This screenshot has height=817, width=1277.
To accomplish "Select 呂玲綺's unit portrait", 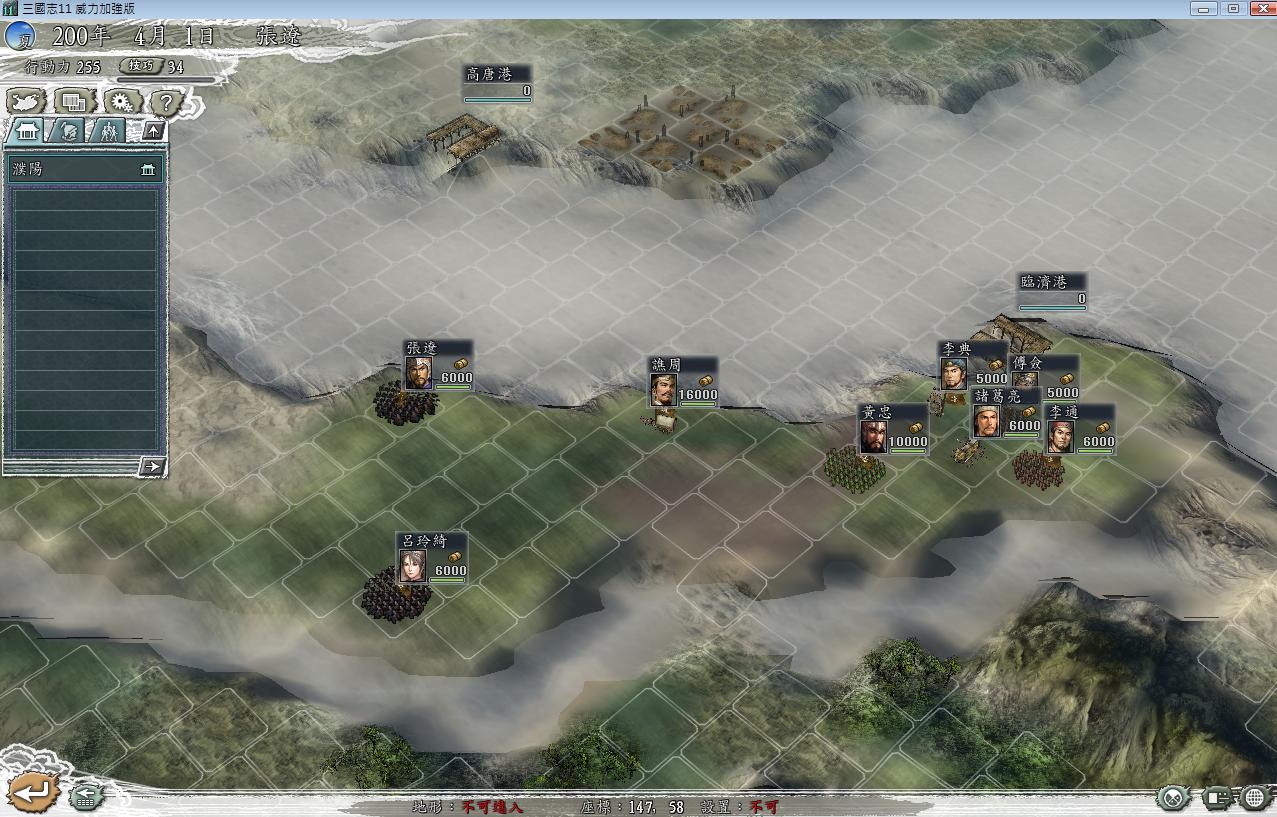I will [x=411, y=566].
